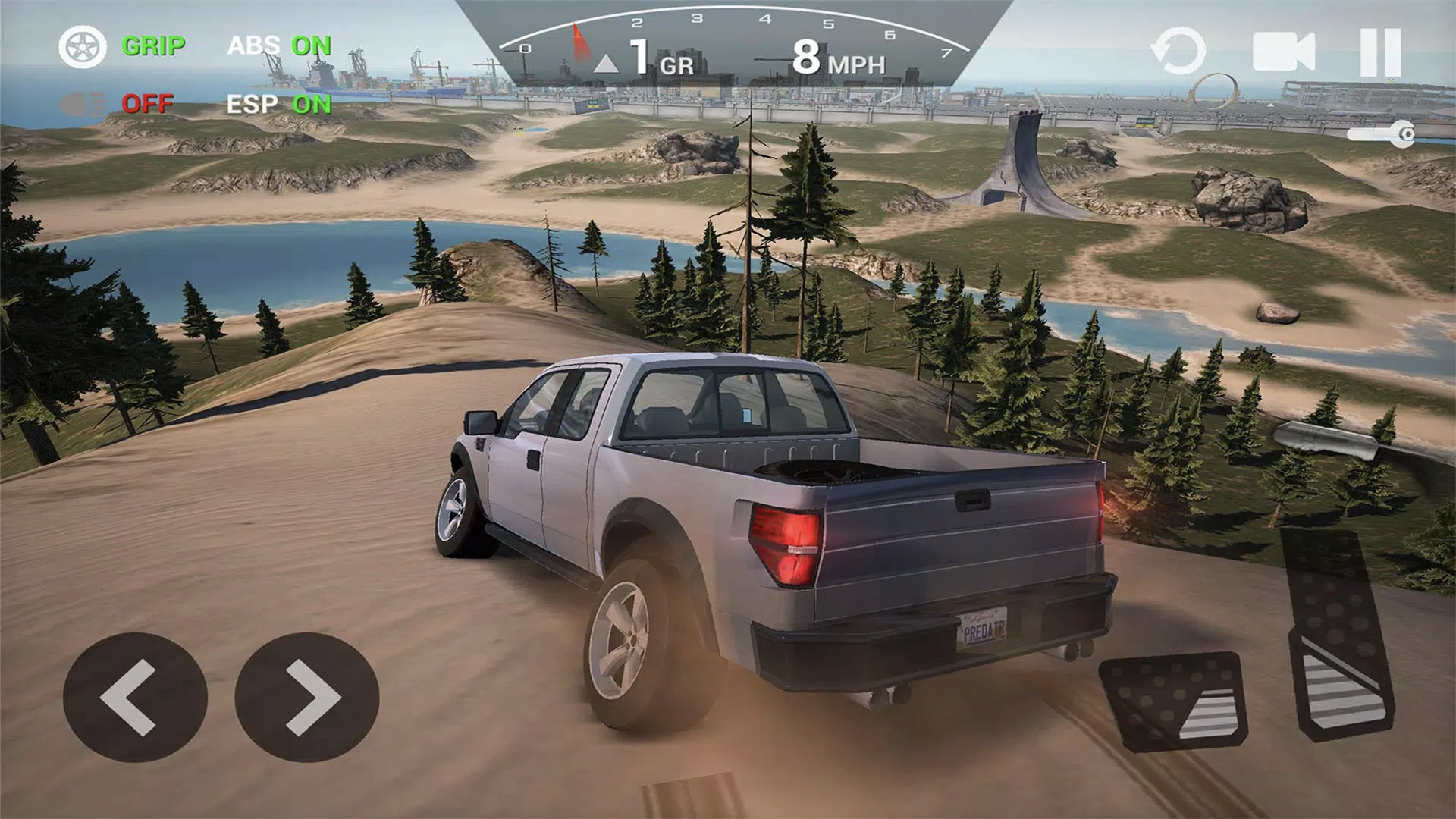
Task: Tap the MPH speed readout
Action: (836, 59)
